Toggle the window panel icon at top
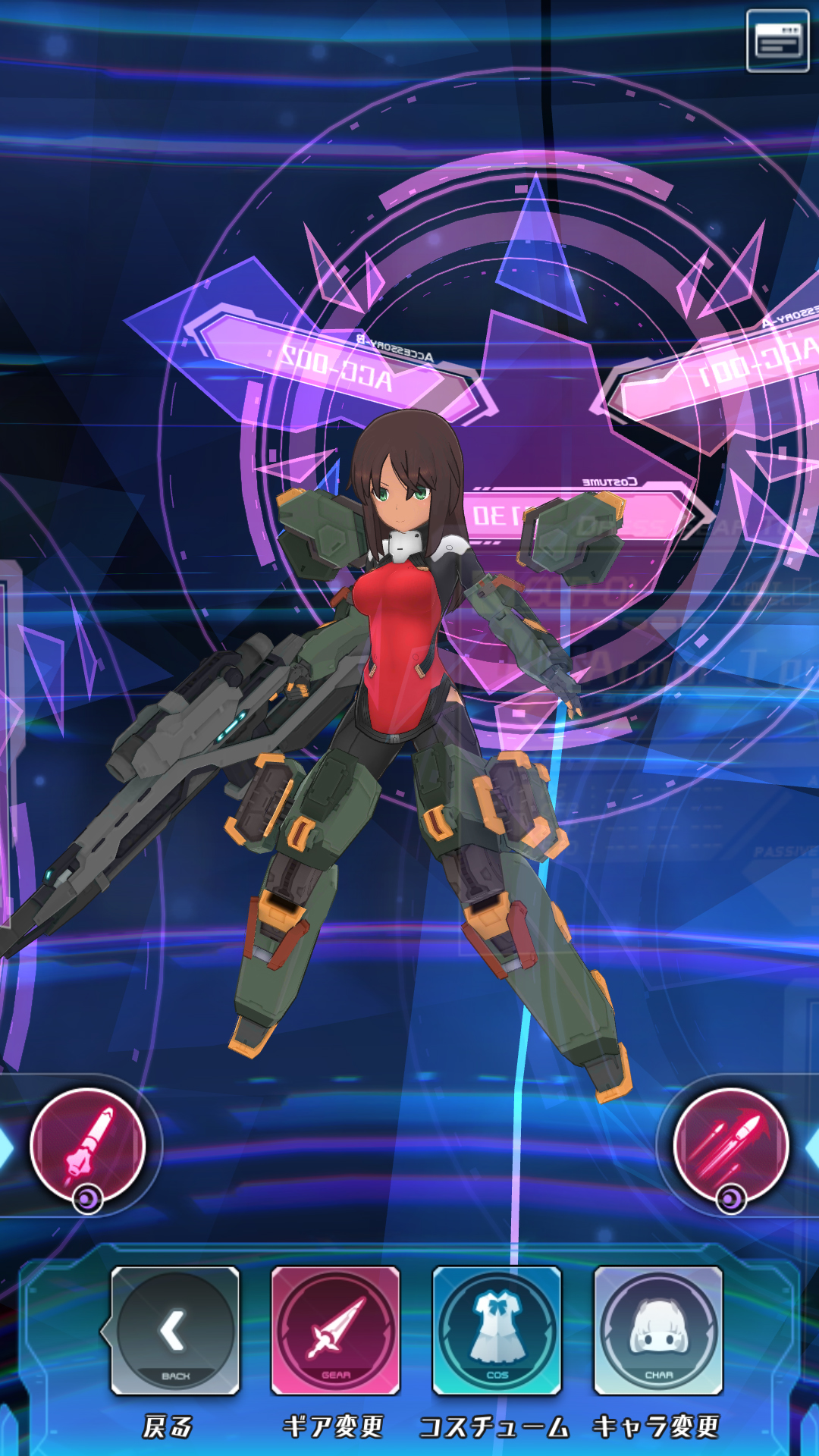This screenshot has width=819, height=1456. 777,41
